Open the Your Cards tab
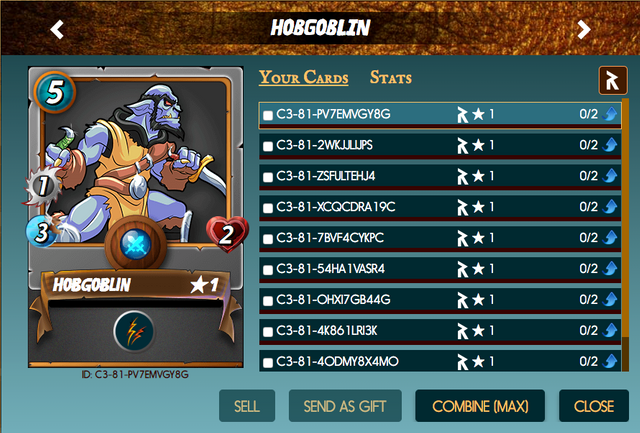The height and width of the screenshot is (433, 640). click(304, 78)
